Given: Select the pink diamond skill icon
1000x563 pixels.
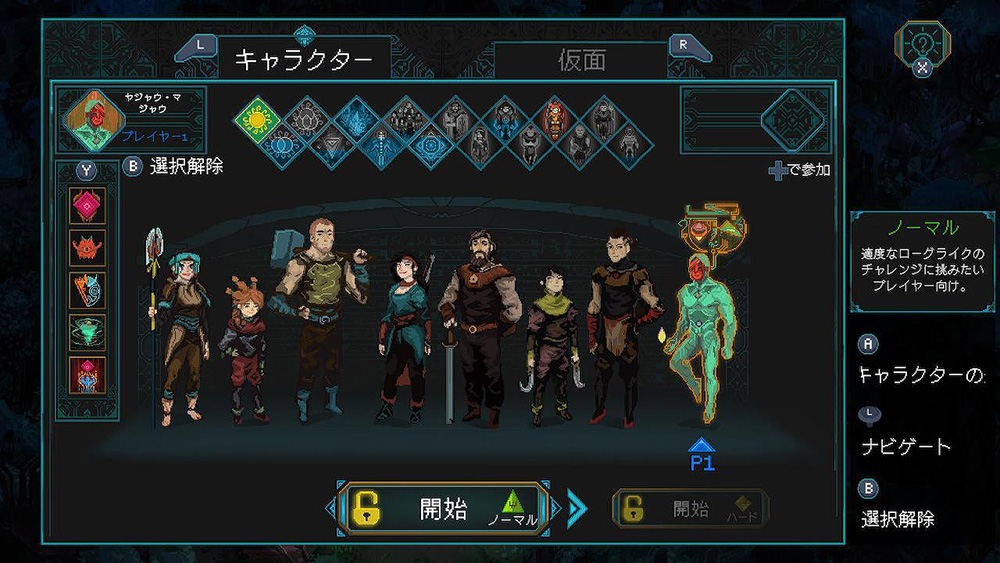Looking at the screenshot, I should 87,206.
